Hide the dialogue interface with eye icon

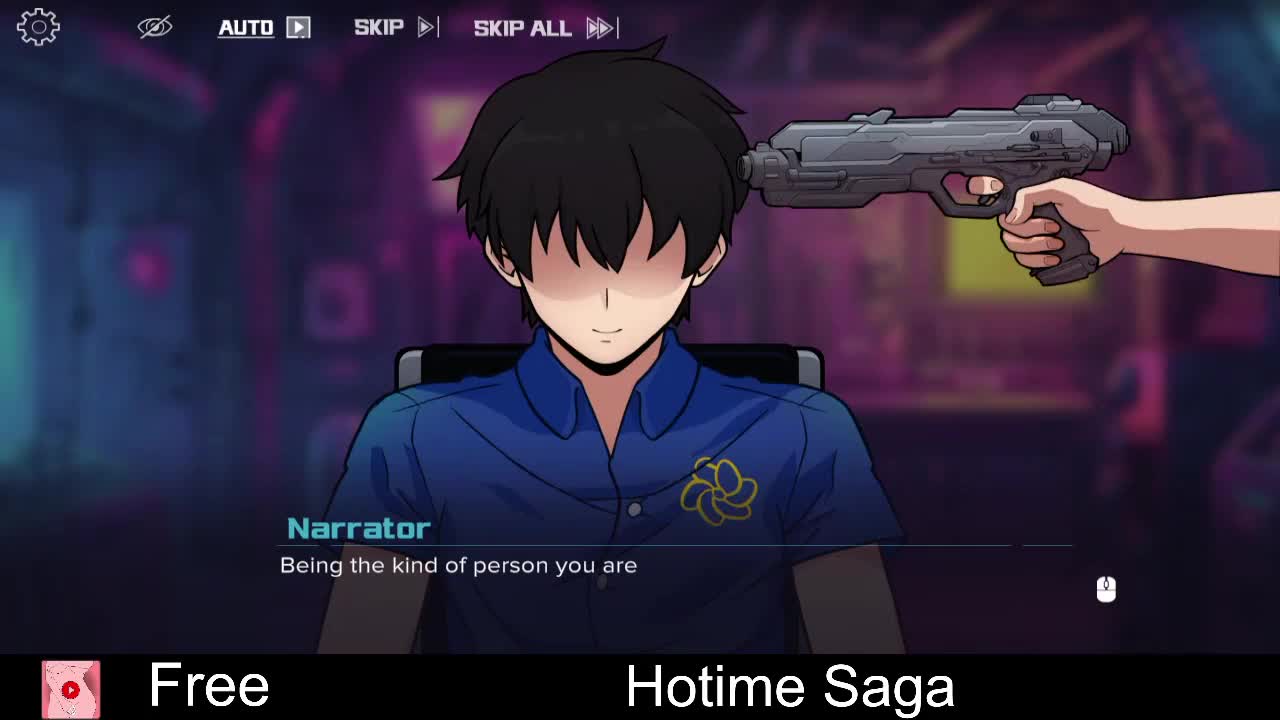point(155,27)
